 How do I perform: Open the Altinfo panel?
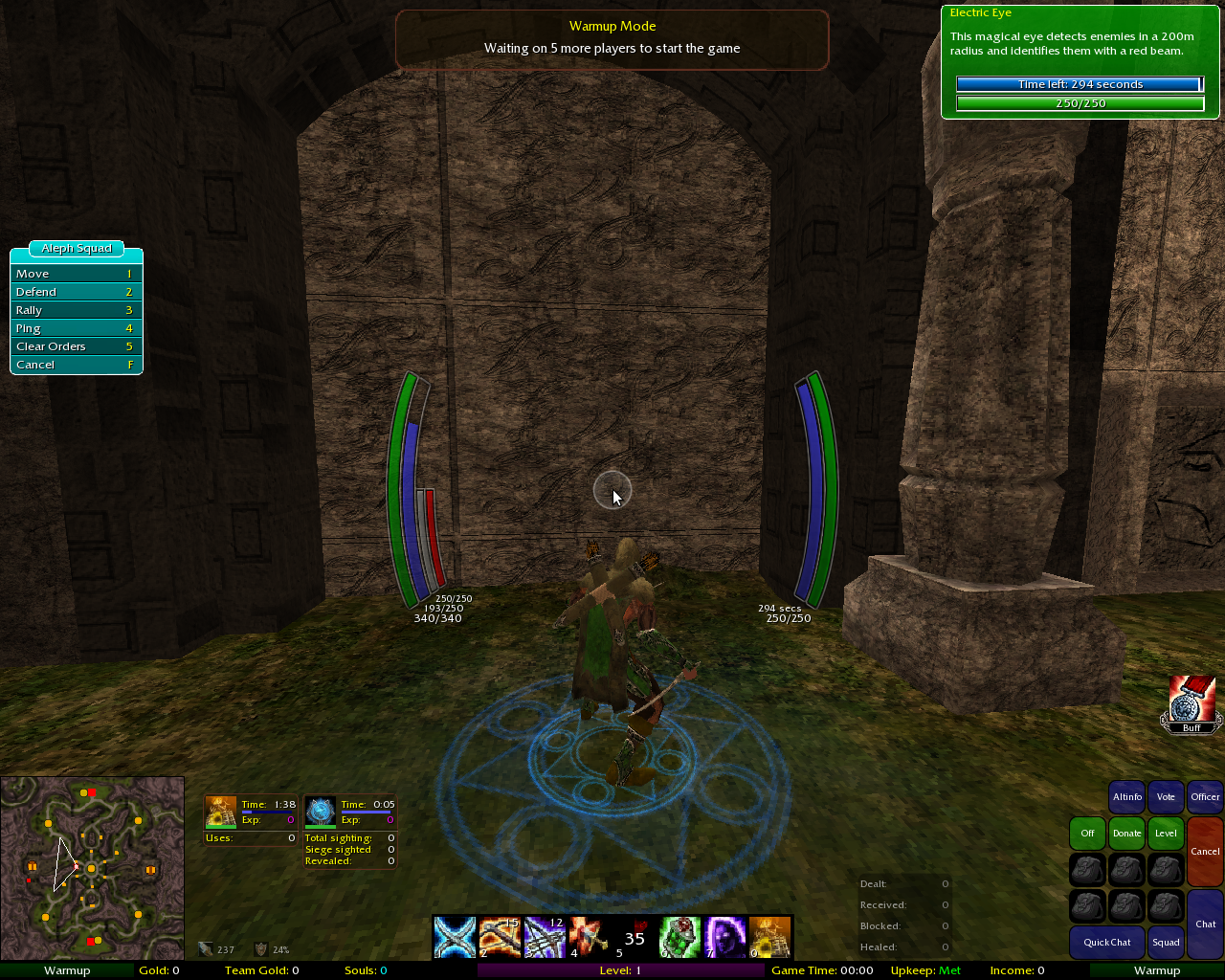[1127, 797]
